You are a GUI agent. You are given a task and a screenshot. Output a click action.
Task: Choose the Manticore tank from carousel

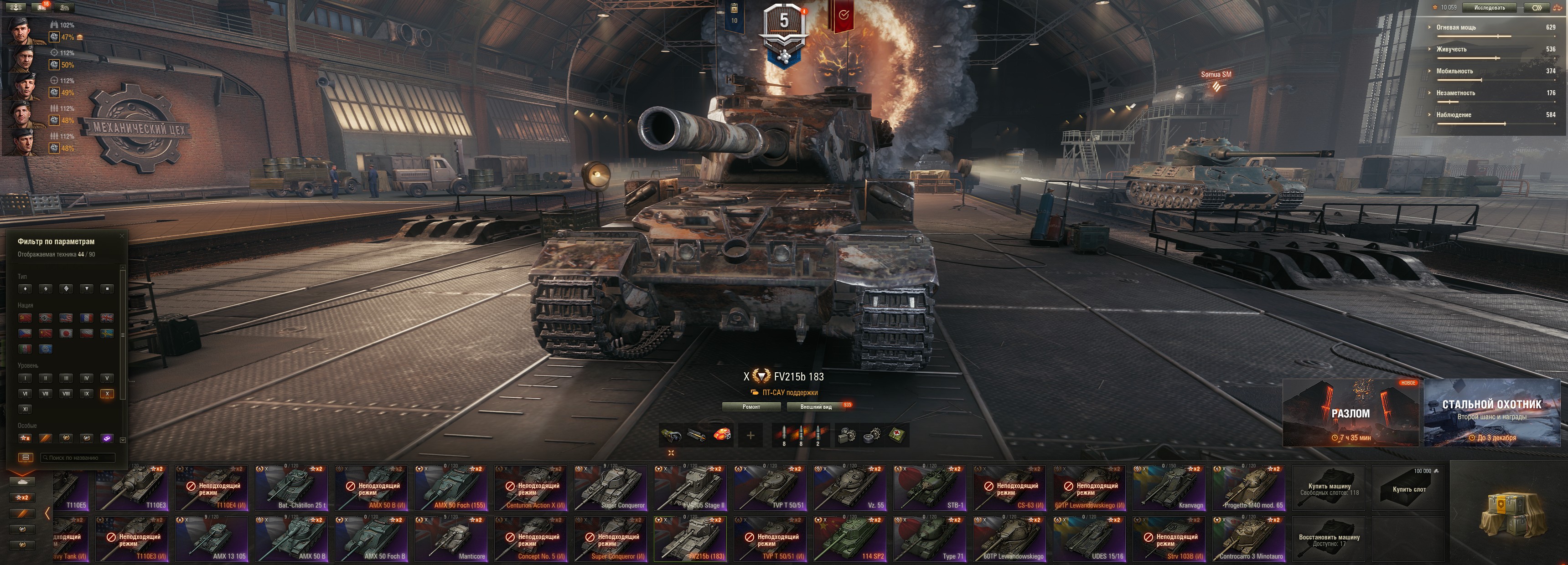pos(450,538)
